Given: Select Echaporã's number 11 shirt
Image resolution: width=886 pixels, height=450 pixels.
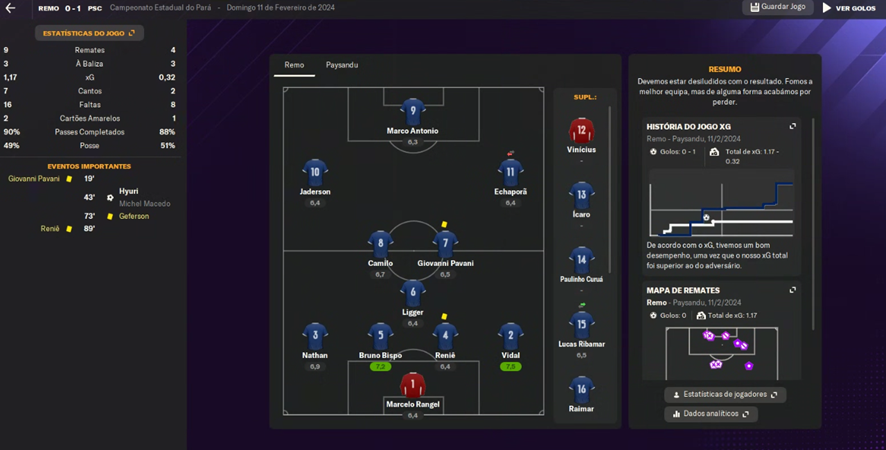Looking at the screenshot, I should pyautogui.click(x=510, y=172).
